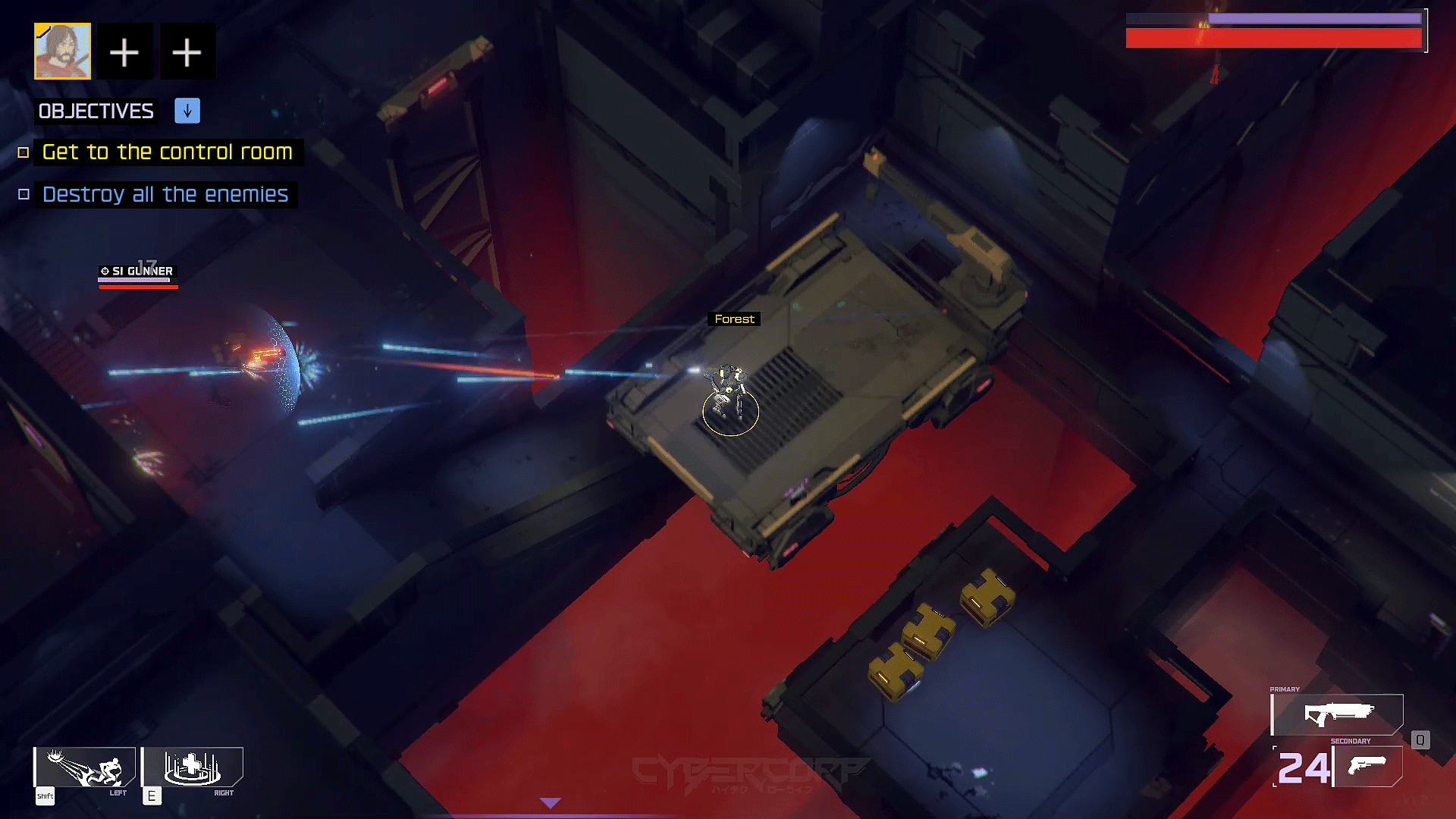The width and height of the screenshot is (1456, 819).
Task: Open the first empty squad slot plus icon
Action: pos(124,51)
